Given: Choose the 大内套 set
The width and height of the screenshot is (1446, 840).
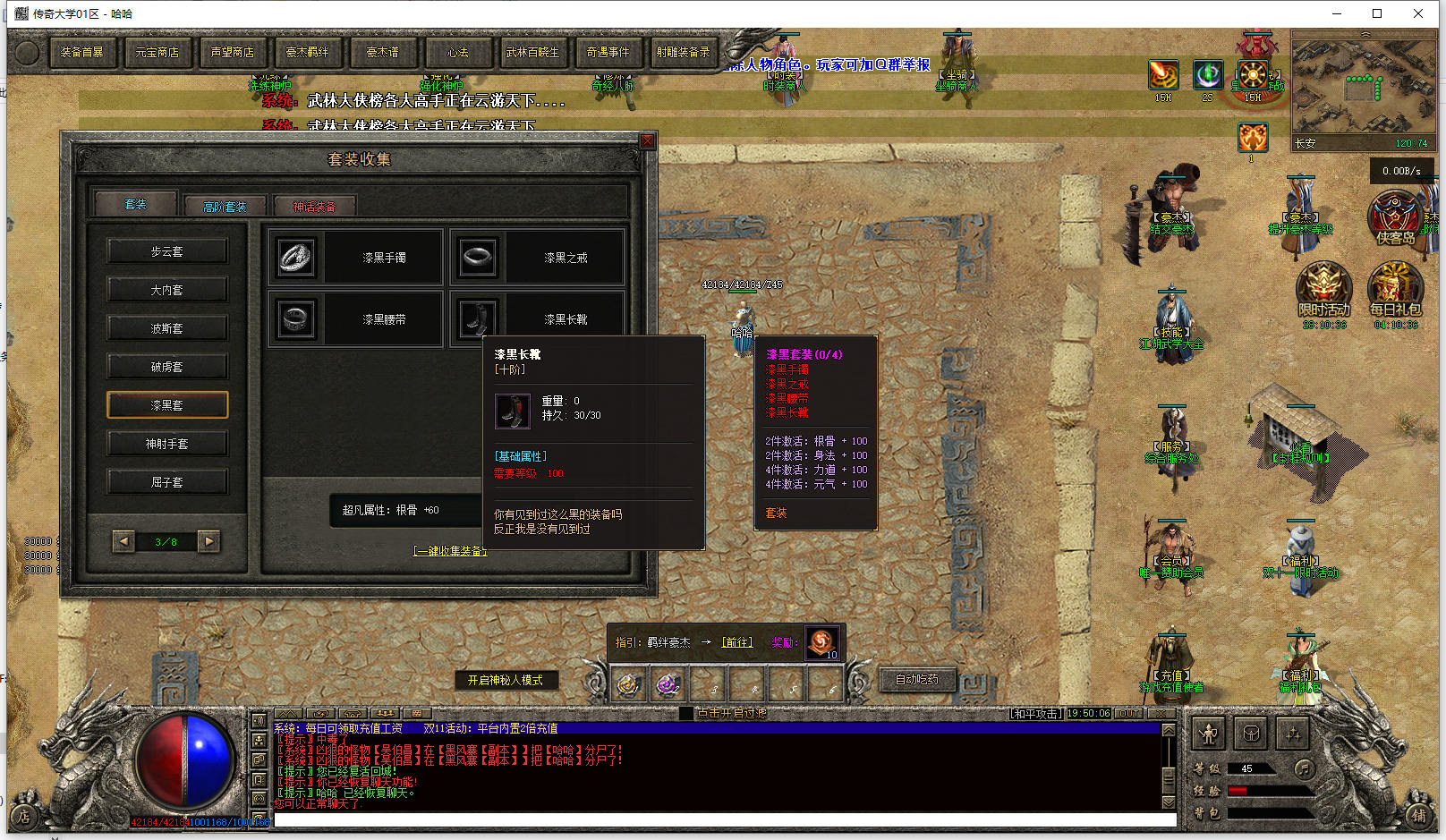Looking at the screenshot, I should [167, 290].
